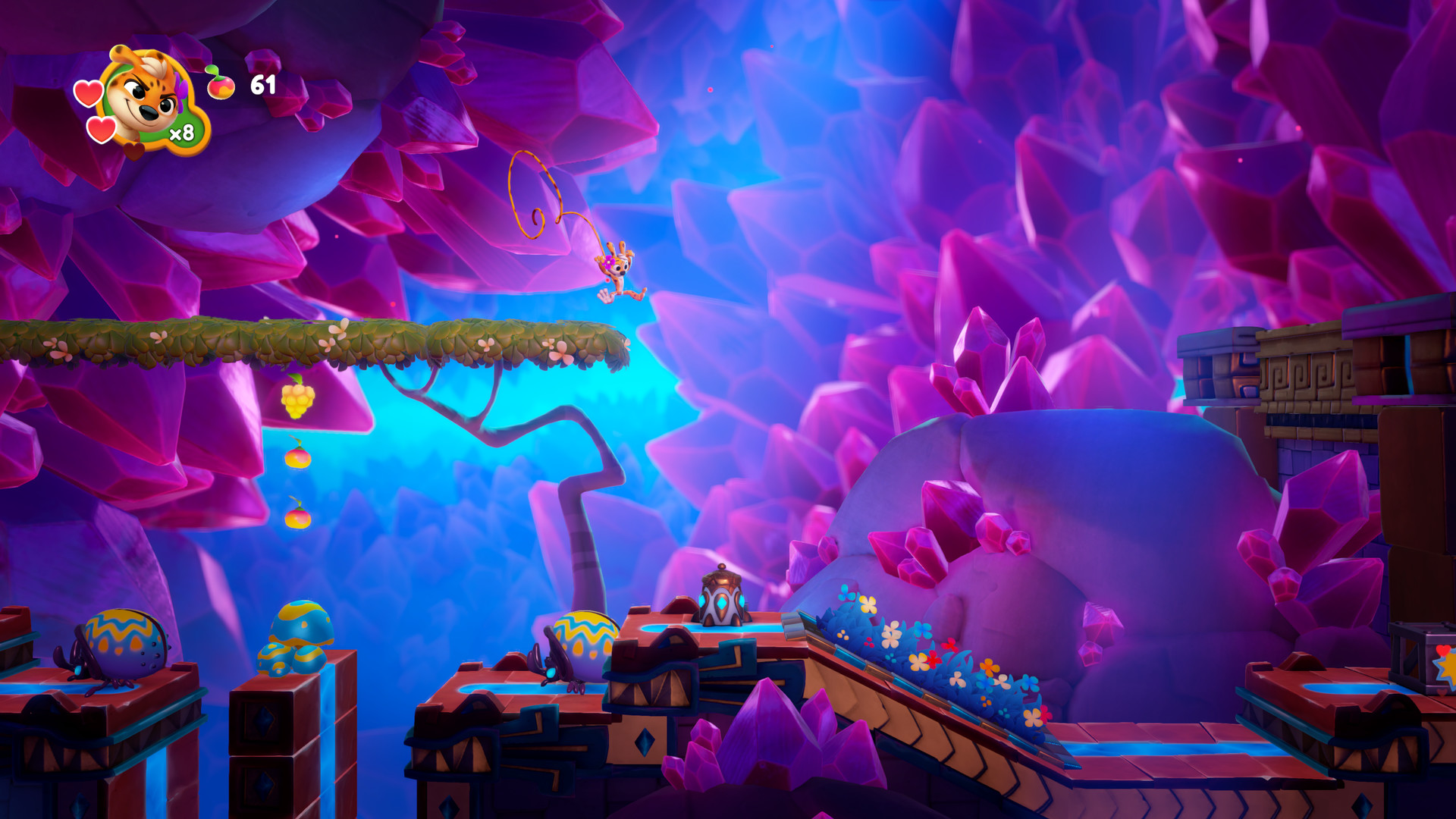This screenshot has height=819, width=1456.
Task: Click the top red heart in the HUD
Action: 89,92
